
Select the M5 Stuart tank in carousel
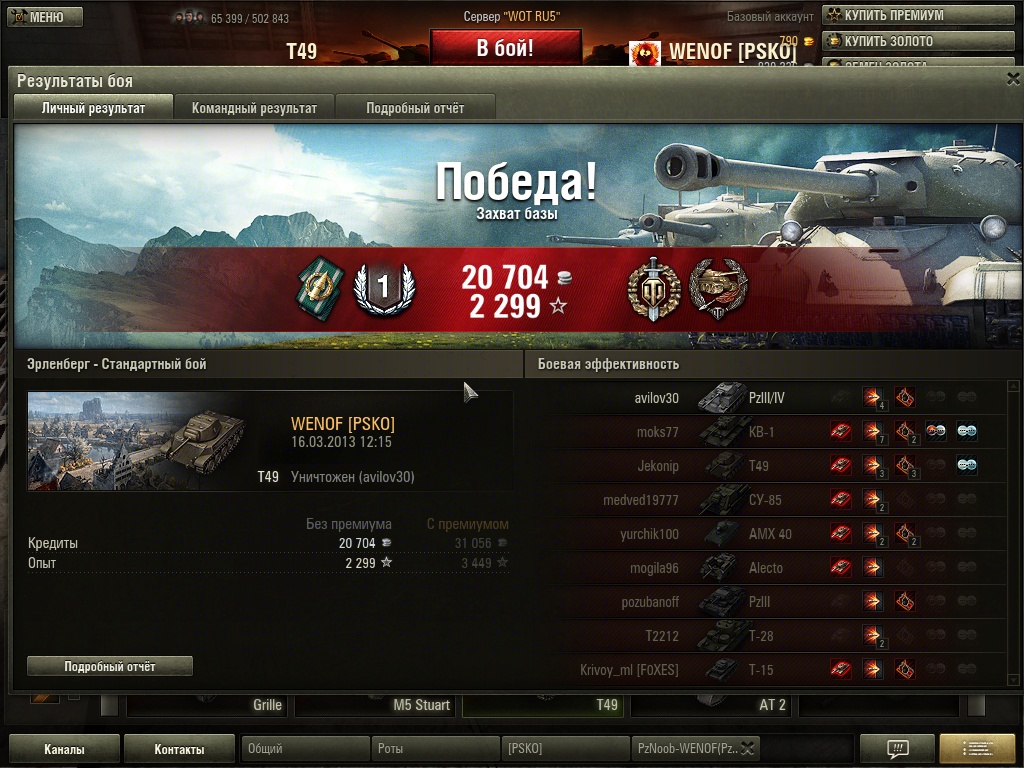click(x=377, y=705)
